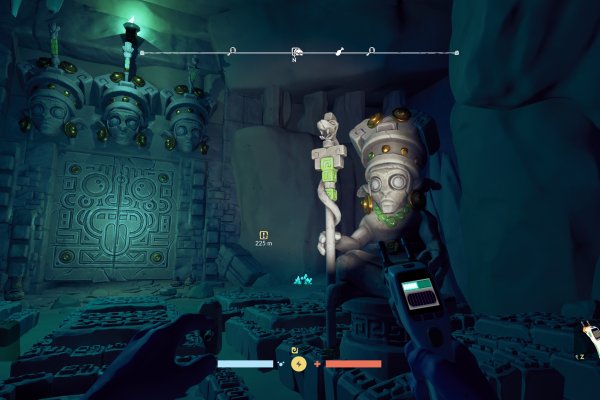Image resolution: width=600 pixels, height=400 pixels.
Task: Click the 225 m waypoint marker
Action: click(x=264, y=235)
